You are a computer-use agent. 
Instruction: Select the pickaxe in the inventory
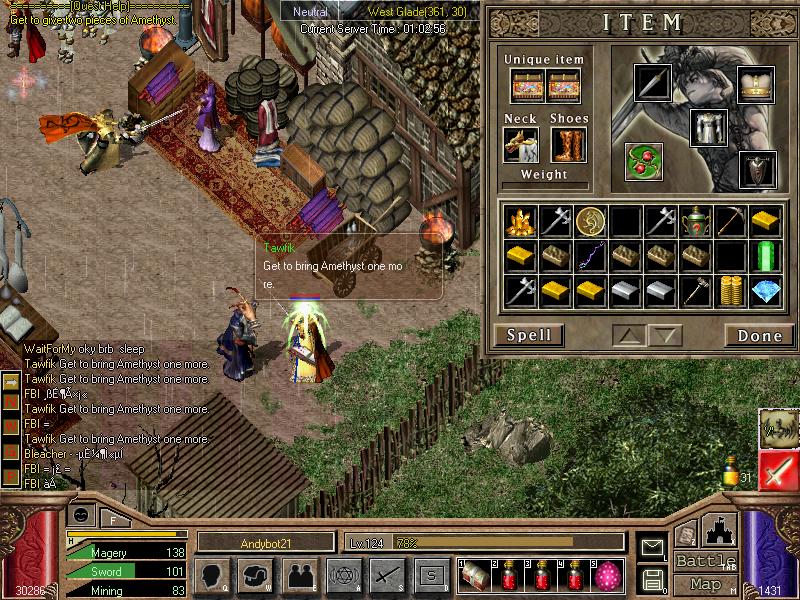[x=730, y=219]
